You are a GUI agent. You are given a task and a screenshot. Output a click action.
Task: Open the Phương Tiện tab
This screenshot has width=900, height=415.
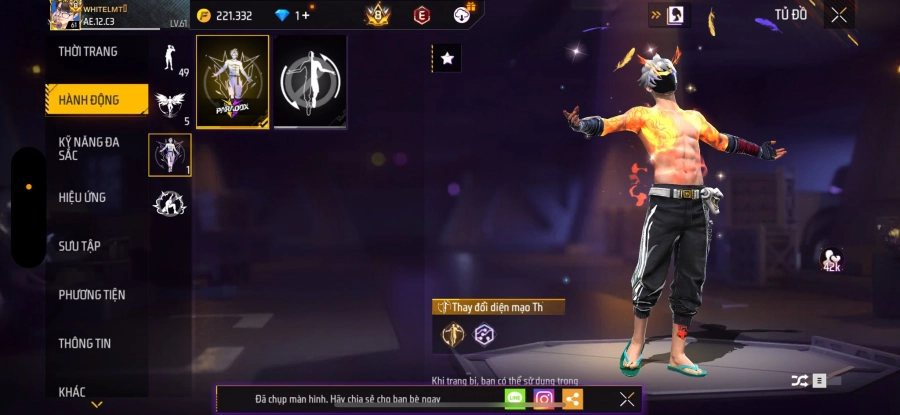91,295
